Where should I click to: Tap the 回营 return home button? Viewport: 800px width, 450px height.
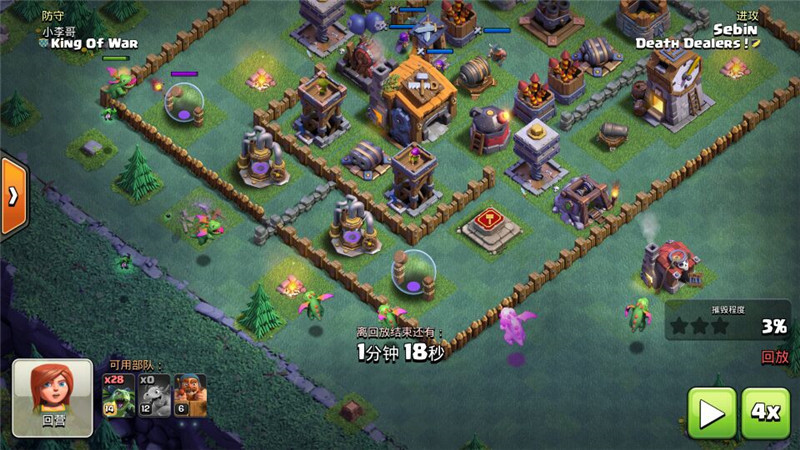coord(52,393)
